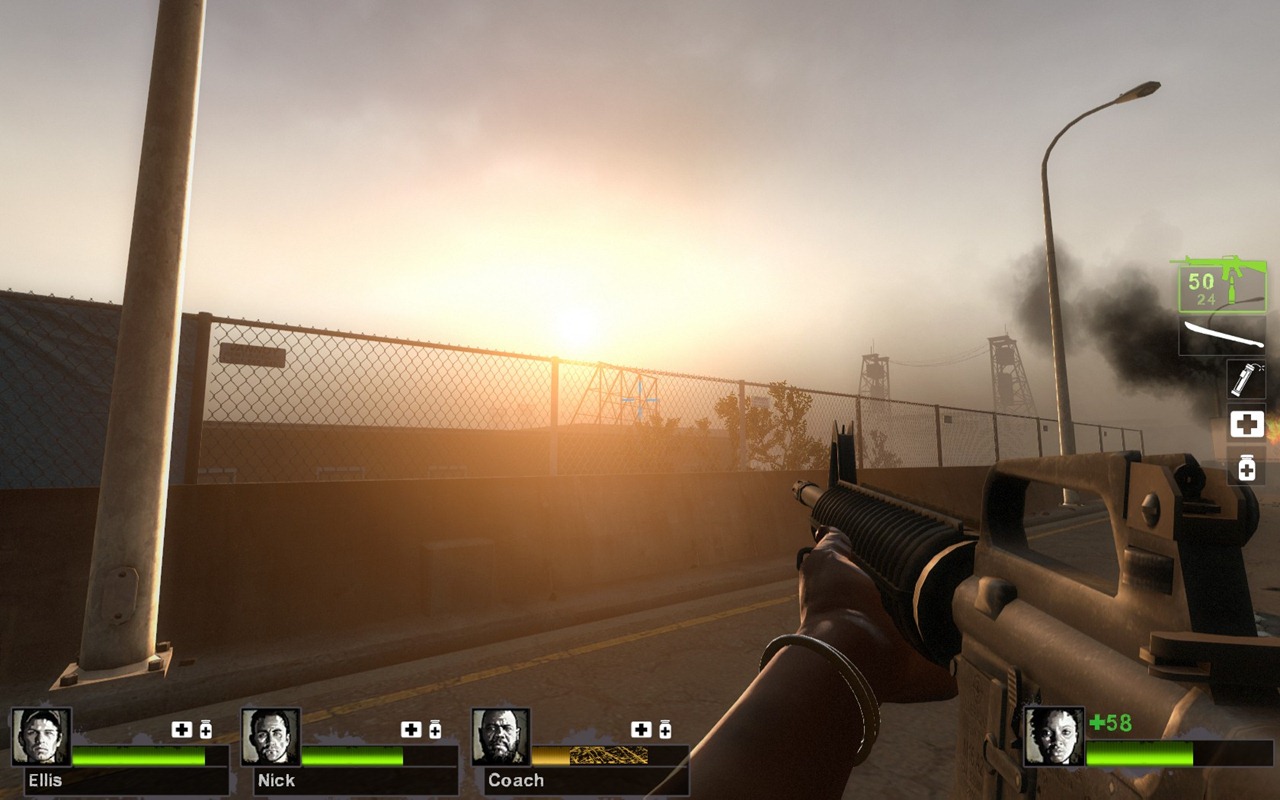Click your own survivor portrait
Image resolution: width=1280 pixels, height=800 pixels.
click(x=1054, y=737)
